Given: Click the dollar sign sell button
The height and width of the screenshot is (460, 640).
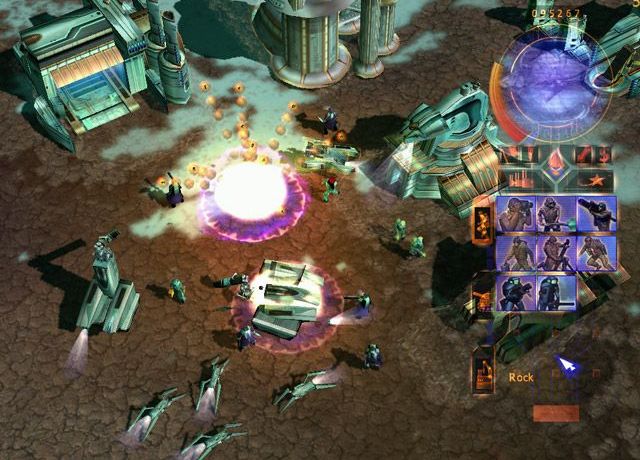Looking at the screenshot, I should [x=603, y=156].
